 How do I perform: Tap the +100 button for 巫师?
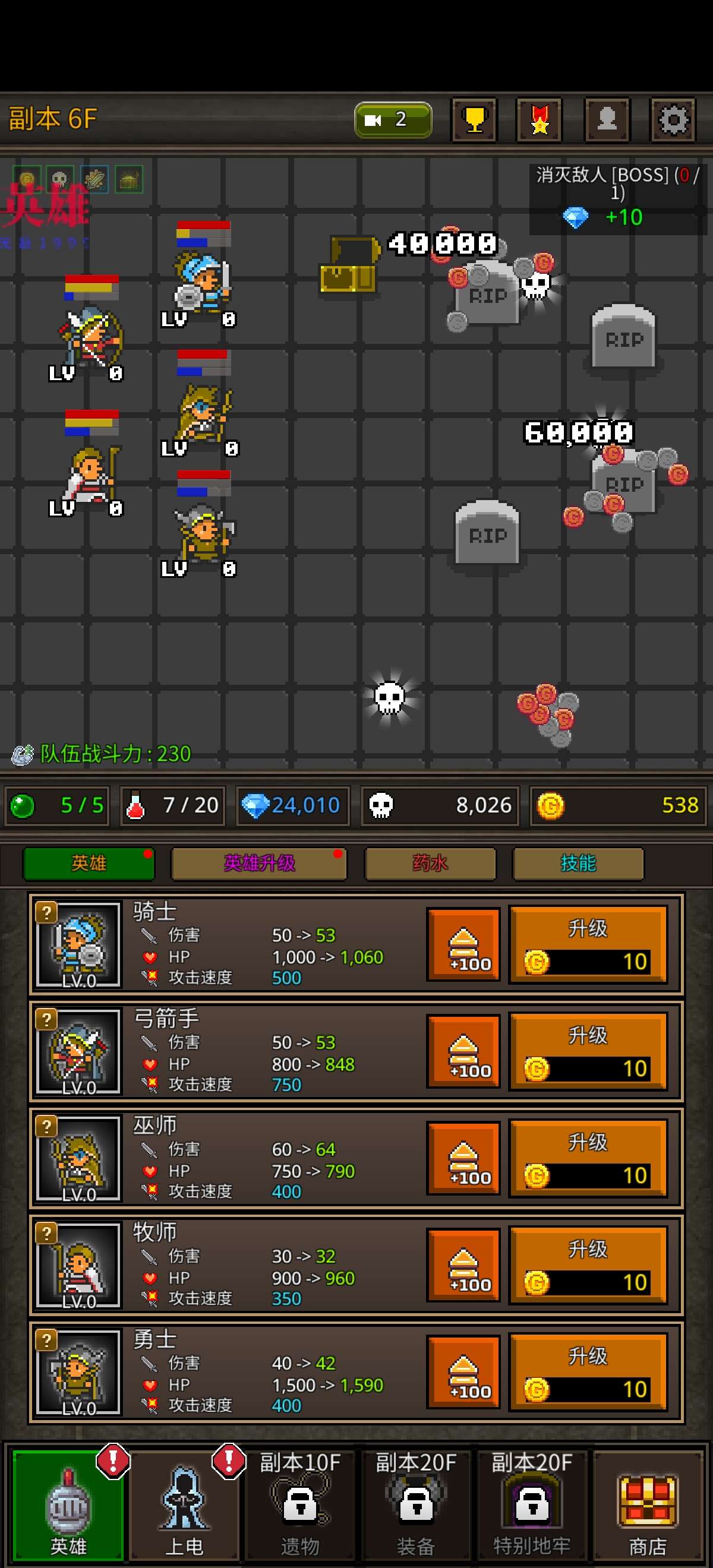pyautogui.click(x=463, y=1159)
